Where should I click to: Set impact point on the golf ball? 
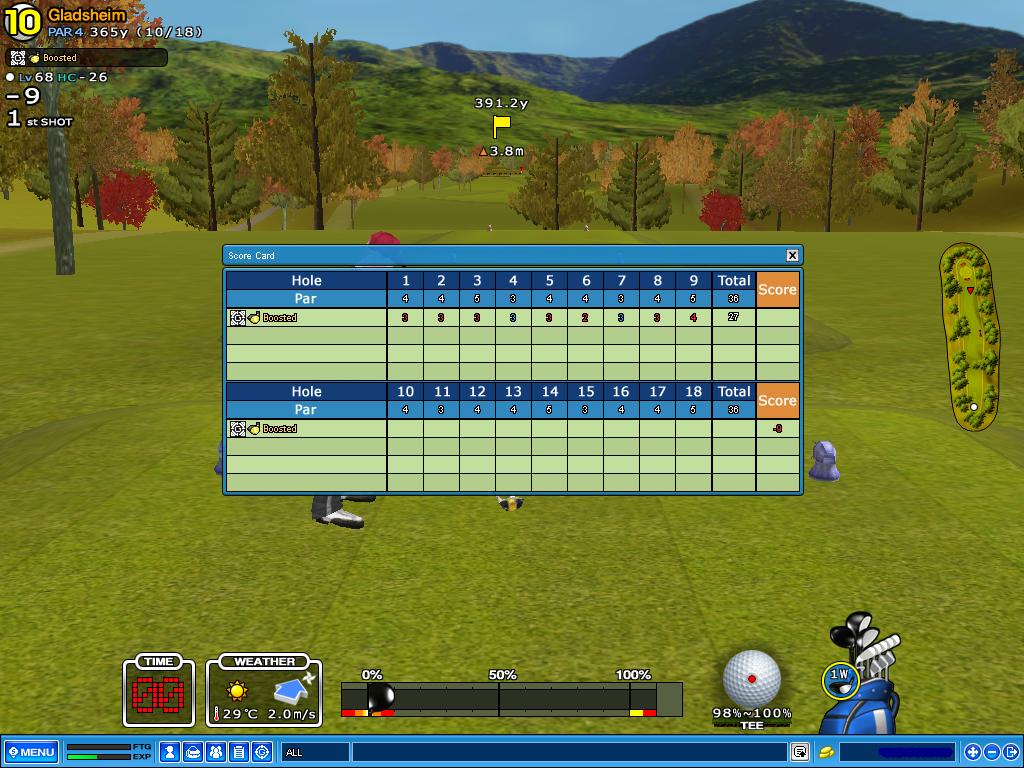point(752,678)
